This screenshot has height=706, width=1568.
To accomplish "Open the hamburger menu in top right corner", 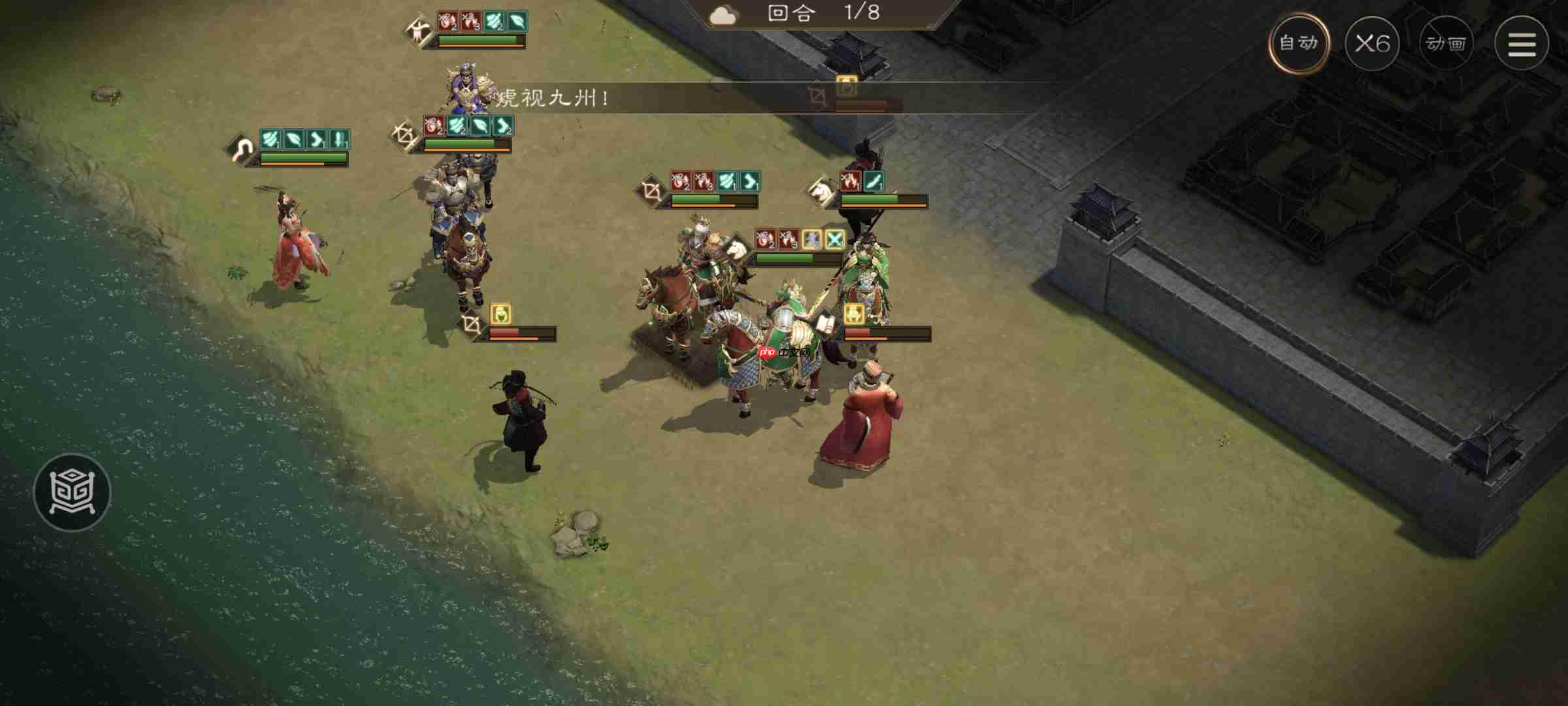I will pos(1522,44).
